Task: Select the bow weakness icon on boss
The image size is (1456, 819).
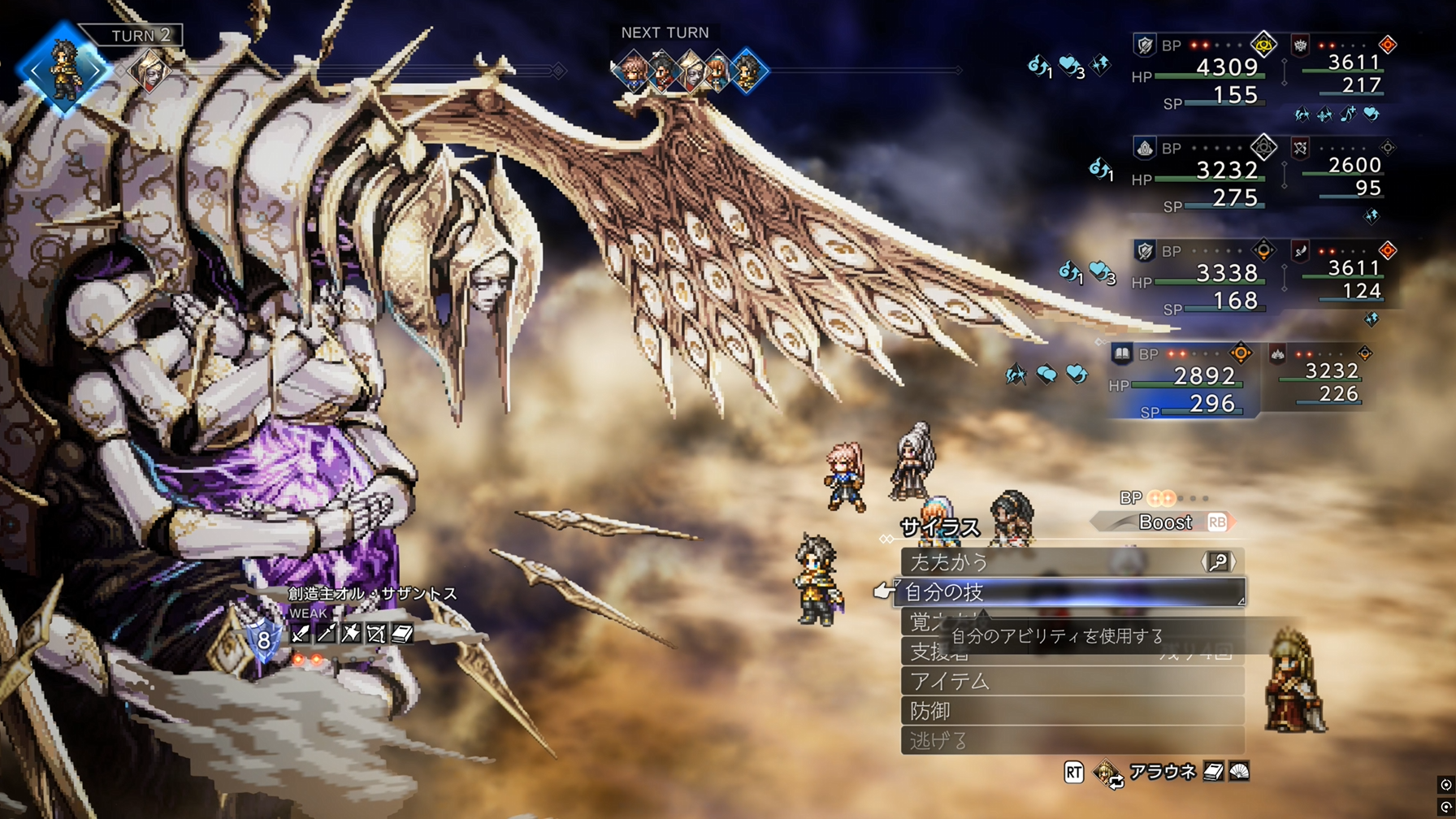Action: [x=376, y=634]
